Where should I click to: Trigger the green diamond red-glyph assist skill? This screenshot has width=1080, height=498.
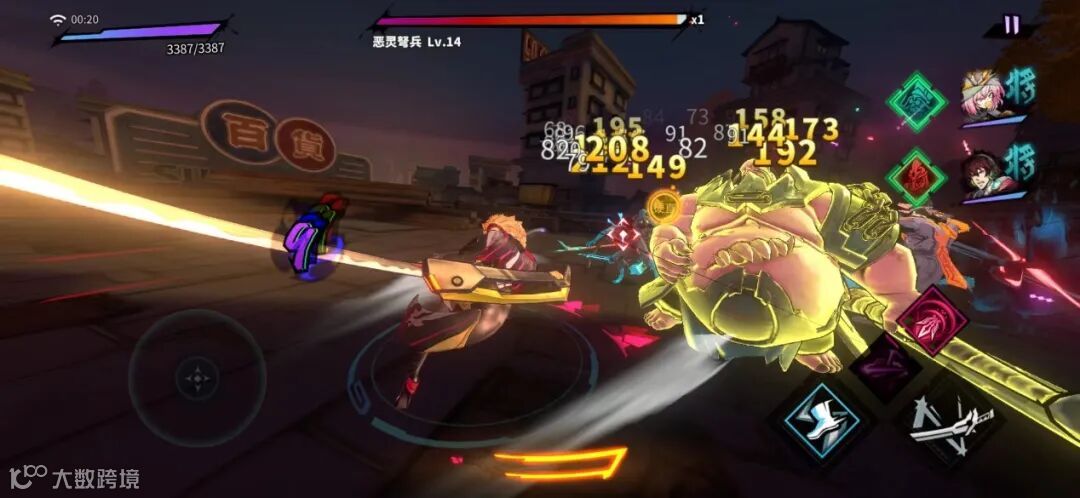pos(916,177)
